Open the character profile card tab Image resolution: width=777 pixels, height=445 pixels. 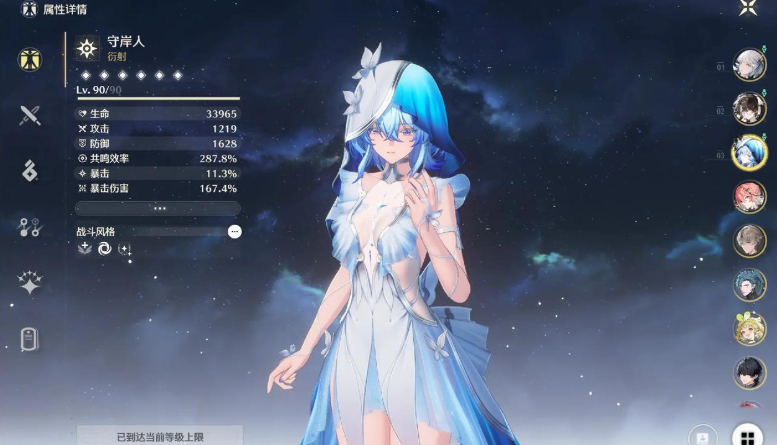pos(30,339)
